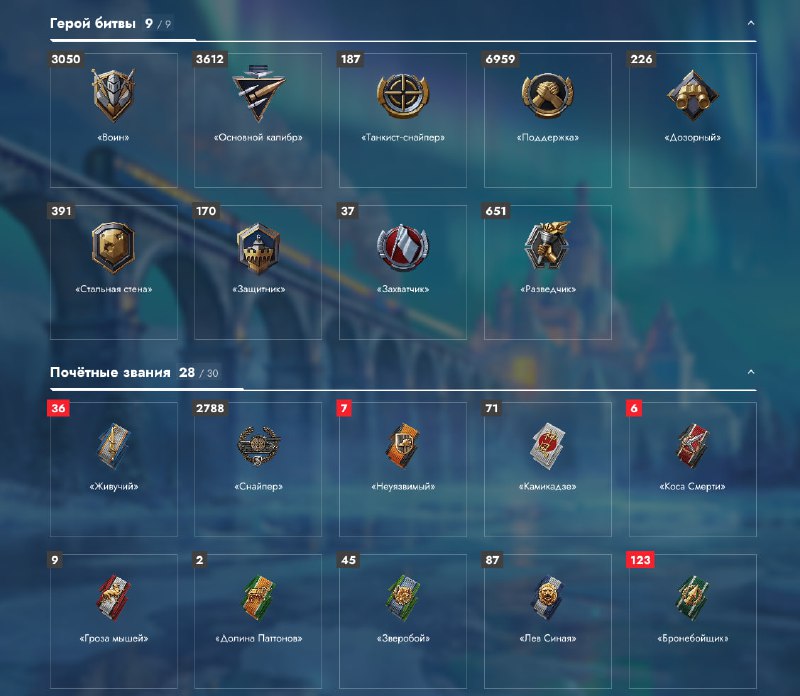800x696 pixels.
Task: Open the «Основной калибр» award
Action: pyautogui.click(x=258, y=120)
